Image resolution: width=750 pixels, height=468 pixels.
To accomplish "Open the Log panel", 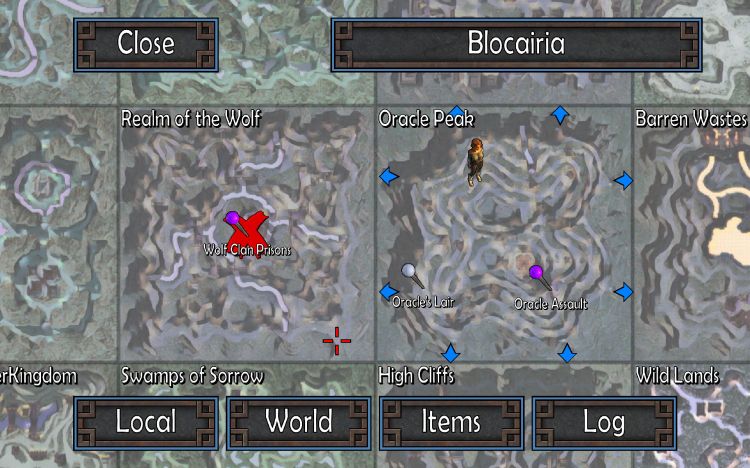I will [603, 422].
